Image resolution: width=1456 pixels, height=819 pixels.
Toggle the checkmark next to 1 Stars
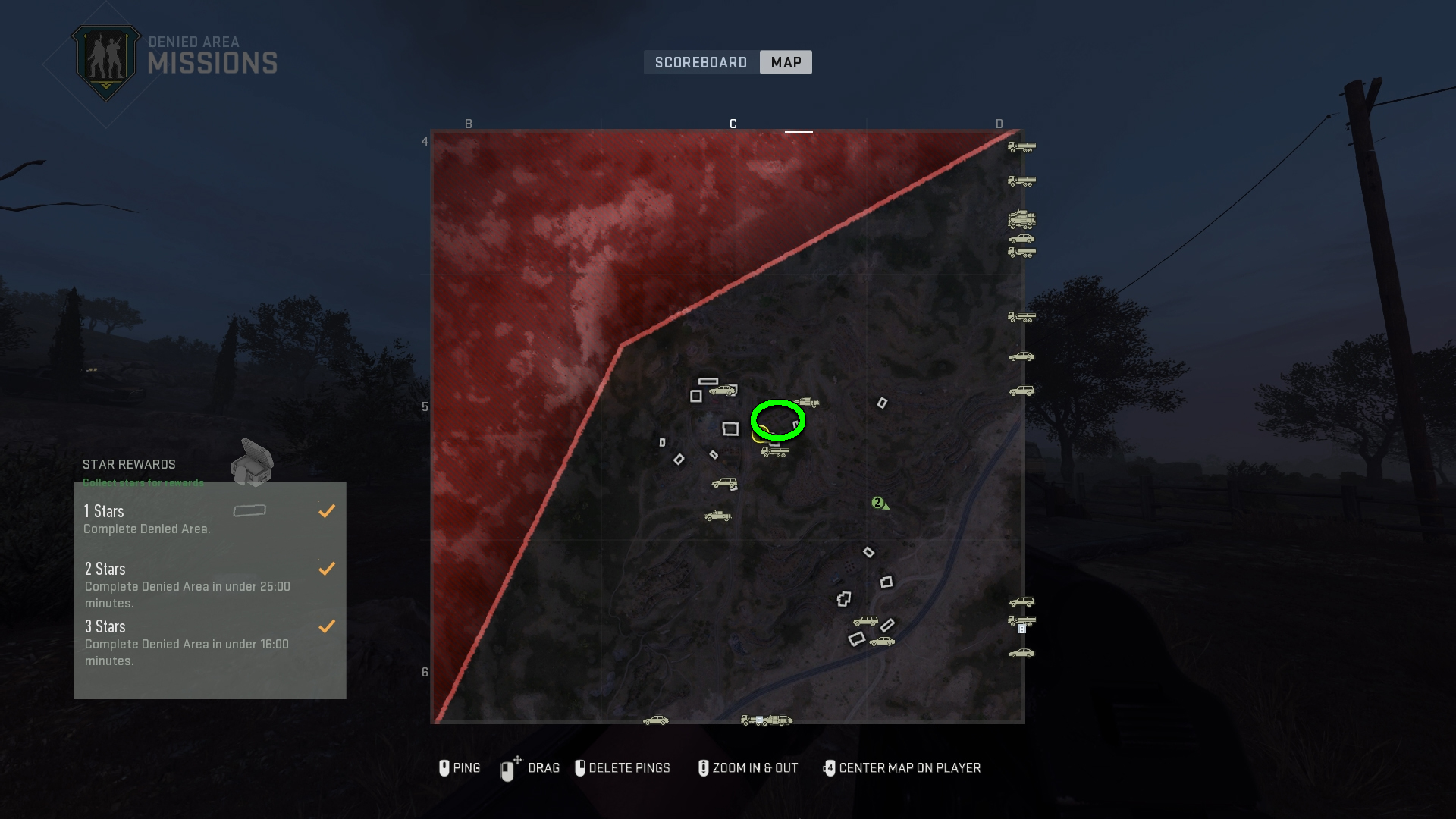(327, 510)
